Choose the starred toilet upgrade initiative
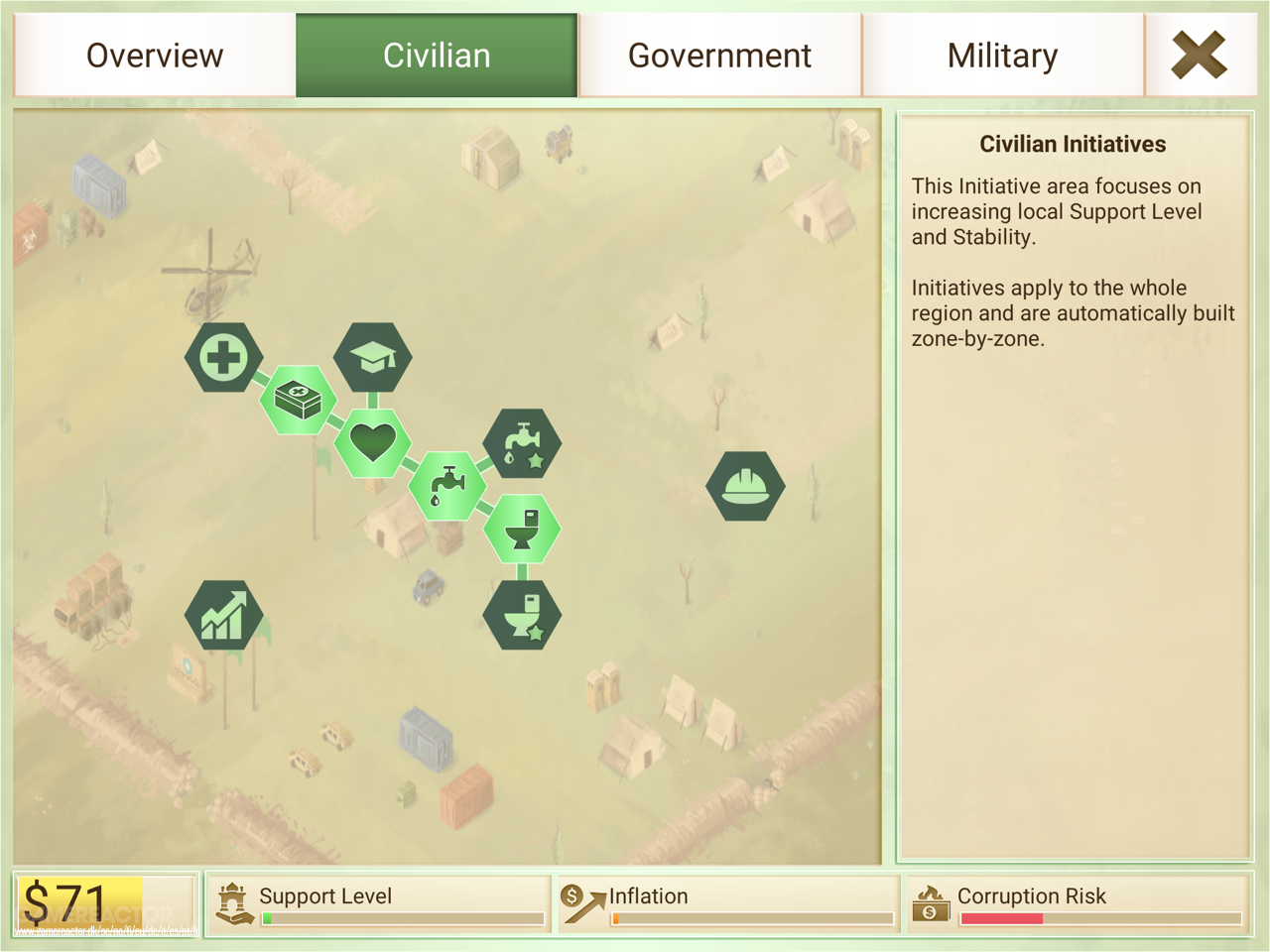1270x952 pixels. [x=522, y=615]
